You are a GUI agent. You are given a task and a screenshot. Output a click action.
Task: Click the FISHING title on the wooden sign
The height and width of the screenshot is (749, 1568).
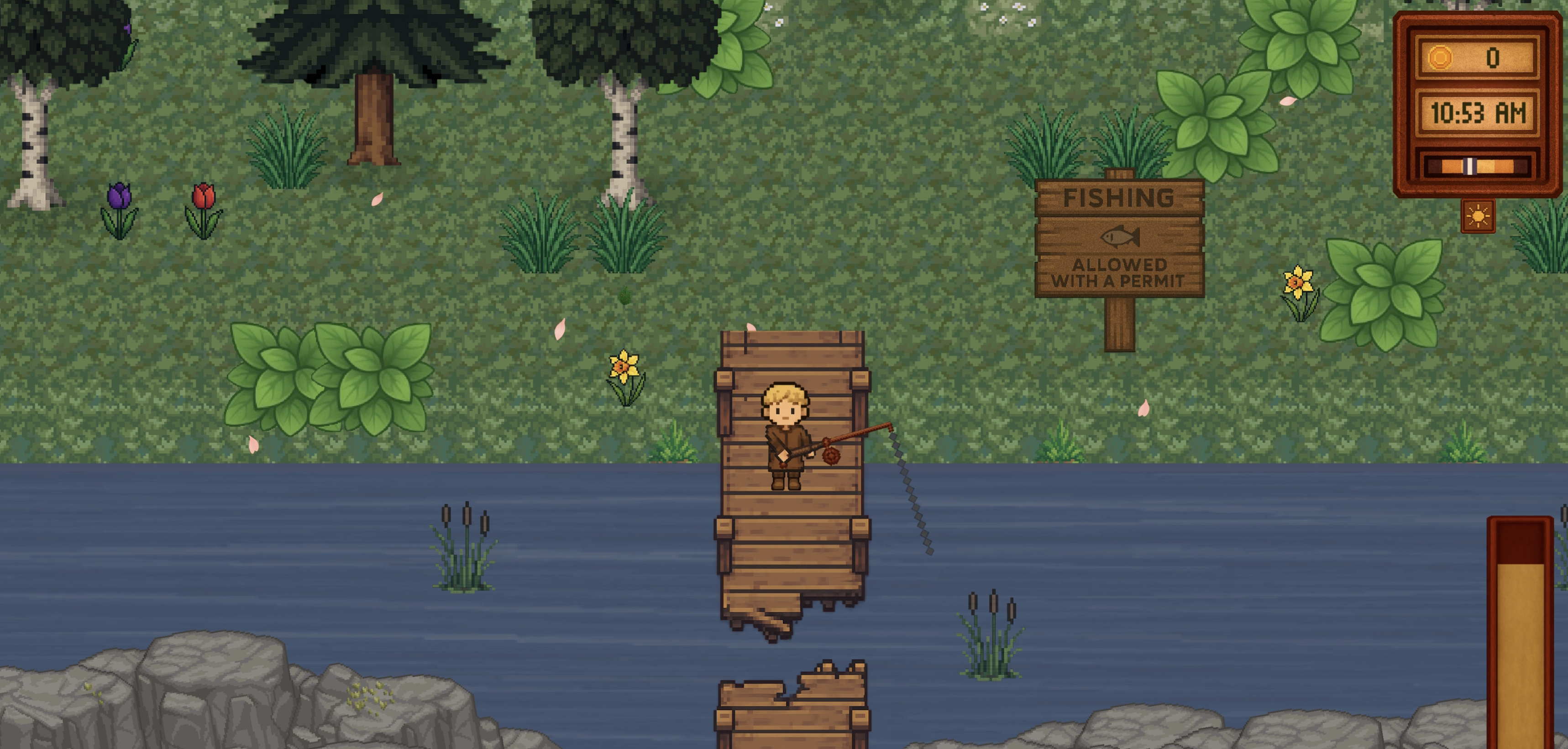pos(1120,197)
